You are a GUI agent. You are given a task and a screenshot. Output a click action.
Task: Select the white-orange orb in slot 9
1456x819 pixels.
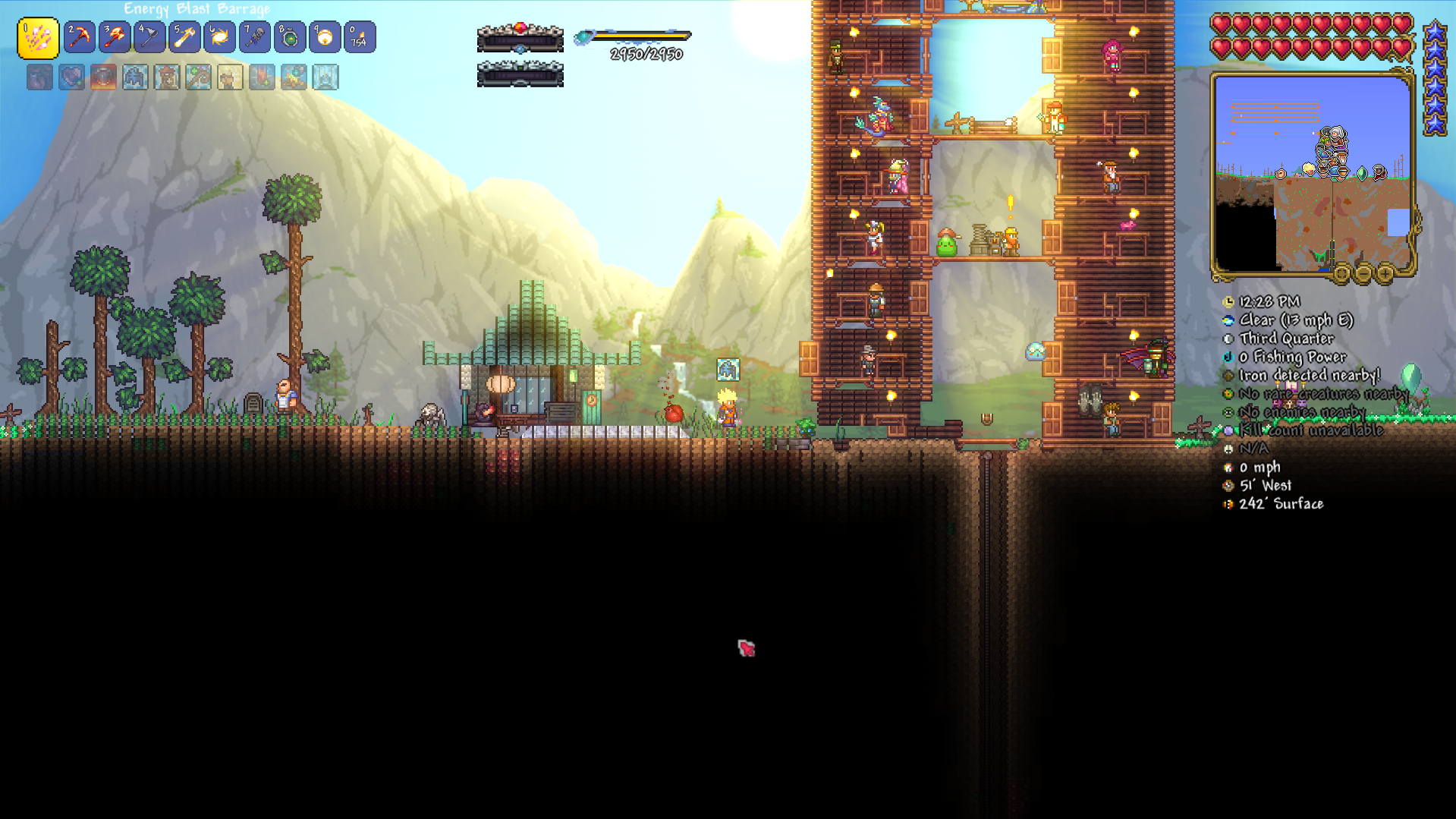(x=325, y=37)
